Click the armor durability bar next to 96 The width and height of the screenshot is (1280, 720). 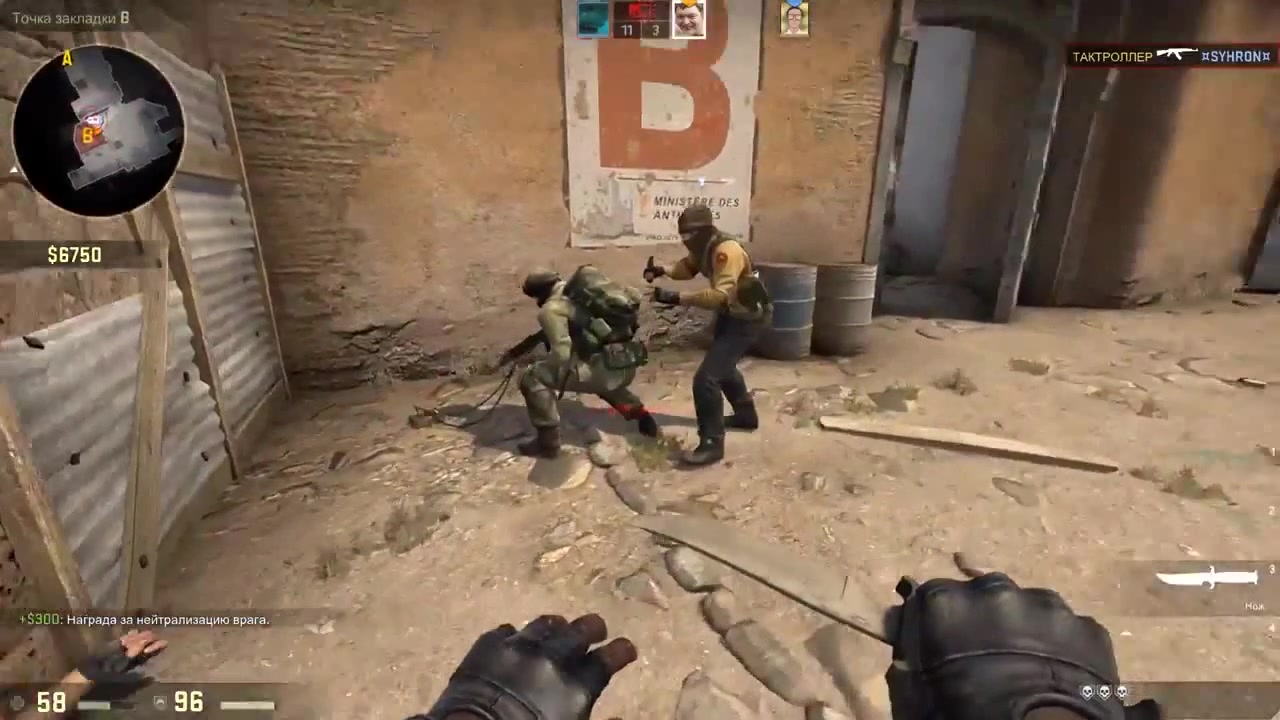click(246, 704)
